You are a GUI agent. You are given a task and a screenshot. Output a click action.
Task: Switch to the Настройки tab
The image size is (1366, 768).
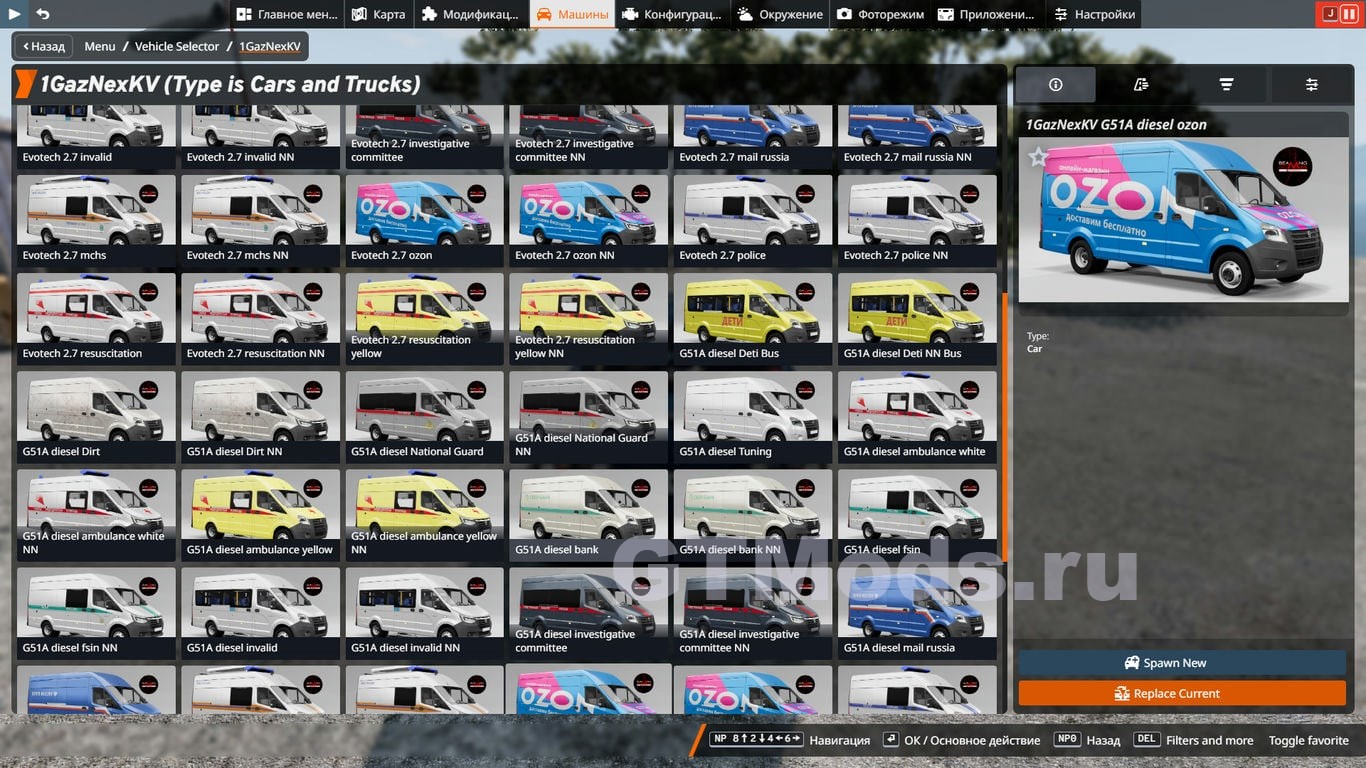tap(1093, 14)
